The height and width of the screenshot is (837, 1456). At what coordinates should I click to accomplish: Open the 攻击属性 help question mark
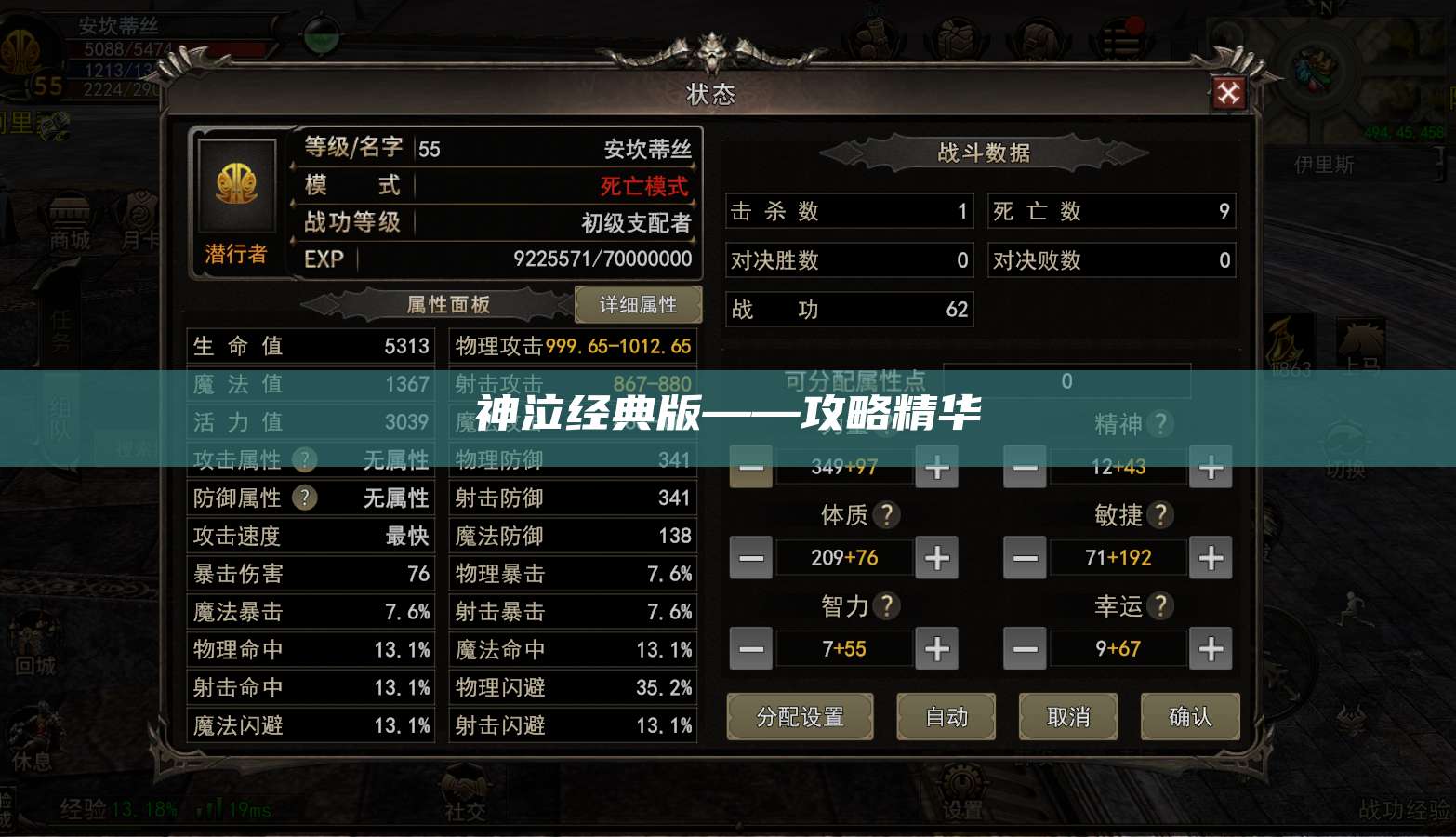pos(304,459)
